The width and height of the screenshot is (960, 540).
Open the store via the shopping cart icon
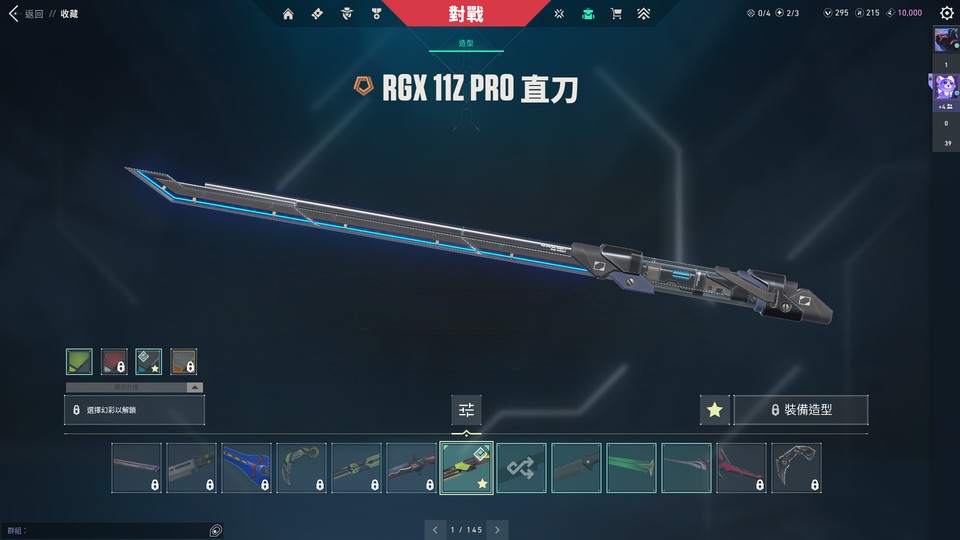(x=616, y=14)
